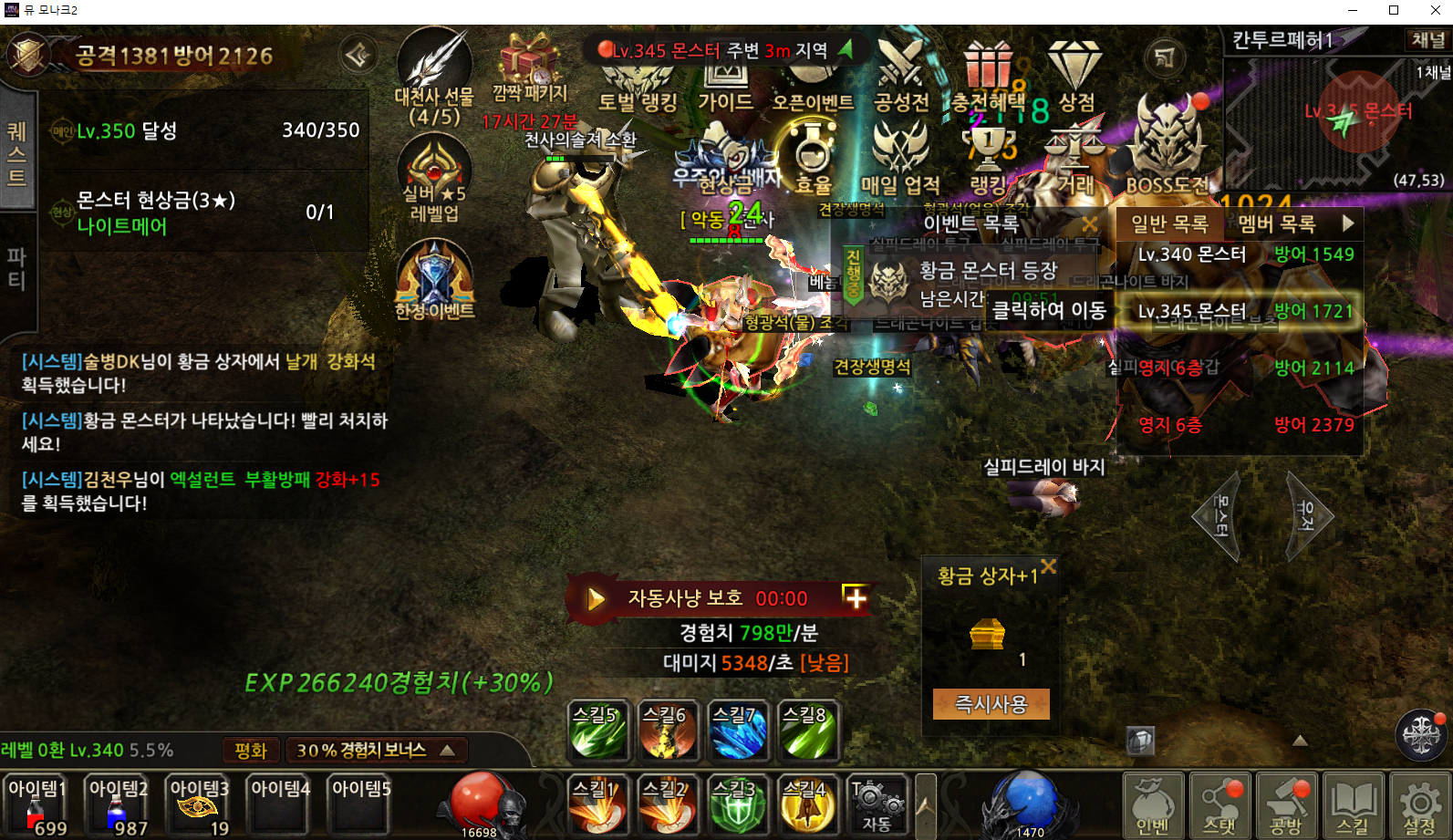Image resolution: width=1453 pixels, height=840 pixels.
Task: Switch to the 멤버 목록 tab
Action: pos(1276,224)
